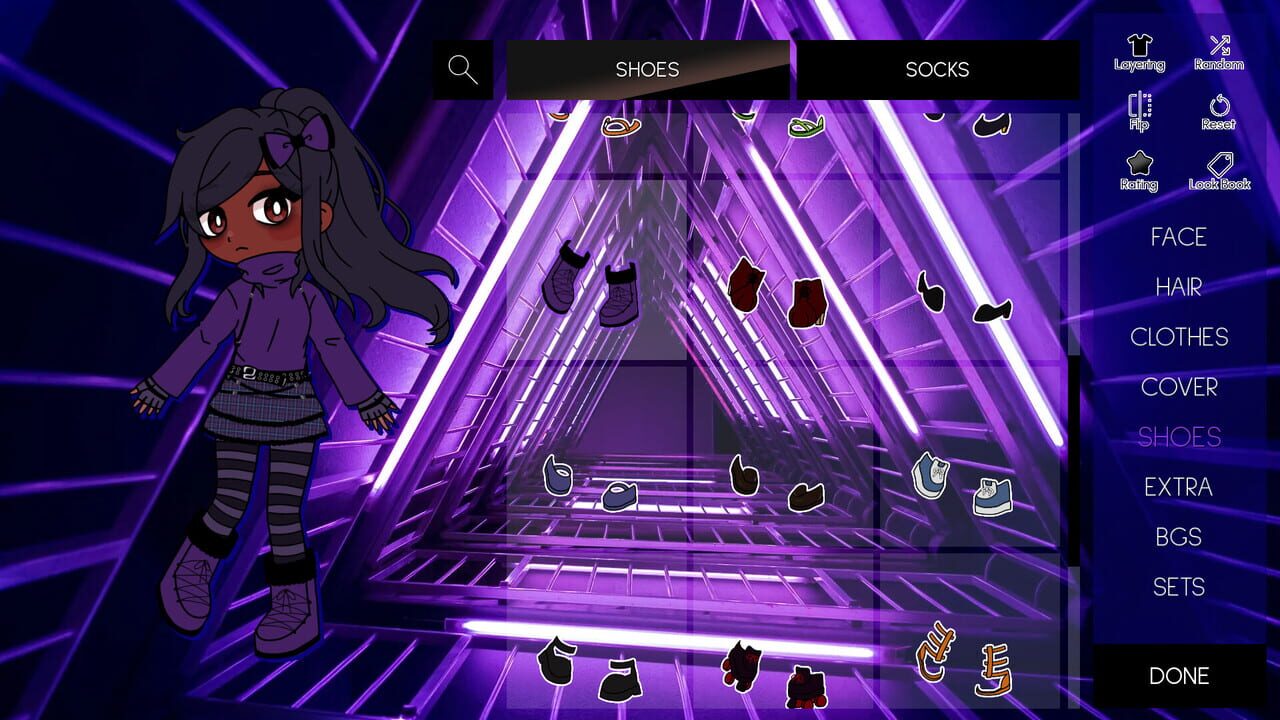Image resolution: width=1280 pixels, height=720 pixels.
Task: Switch to the SHOES tab
Action: point(647,69)
